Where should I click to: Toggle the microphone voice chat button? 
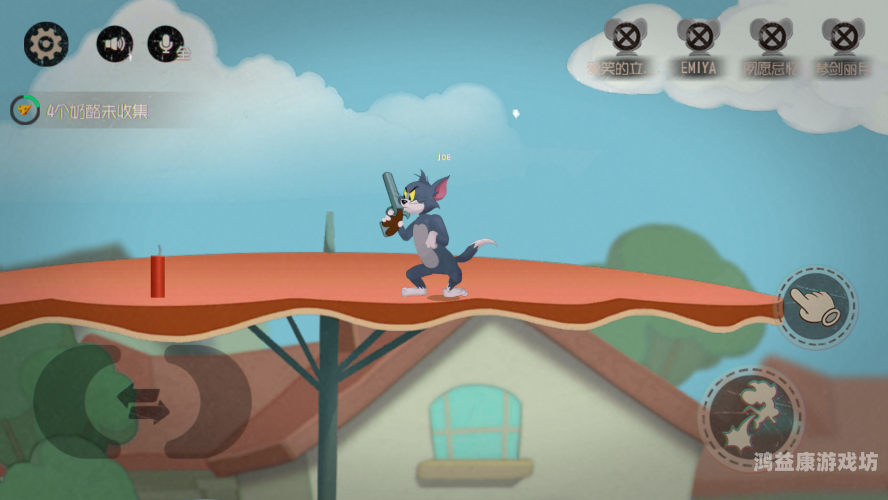click(x=166, y=44)
